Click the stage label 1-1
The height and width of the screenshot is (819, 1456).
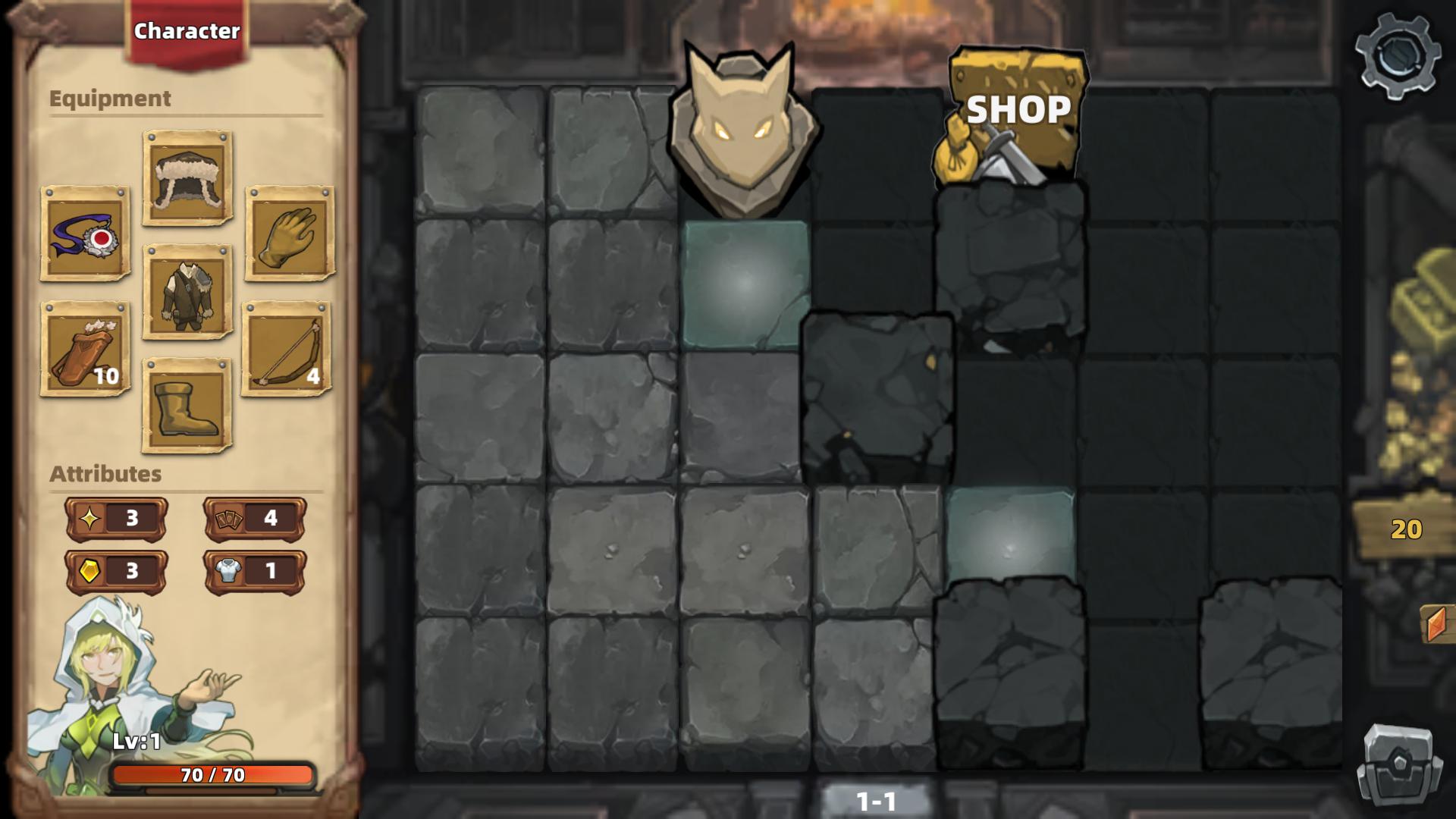877,801
